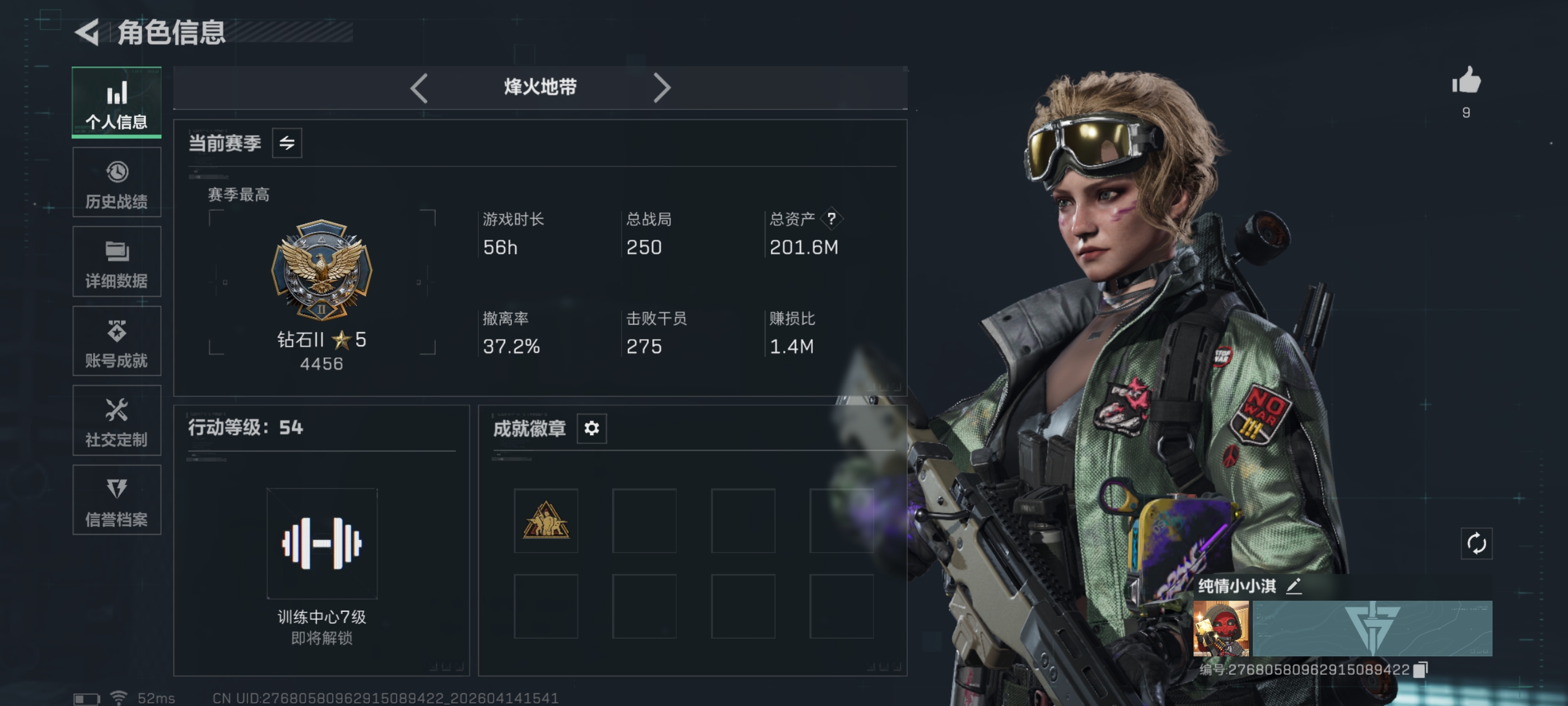Edit the nickname 纯情小小淇
Screen dimensions: 1568x706
(1294, 586)
